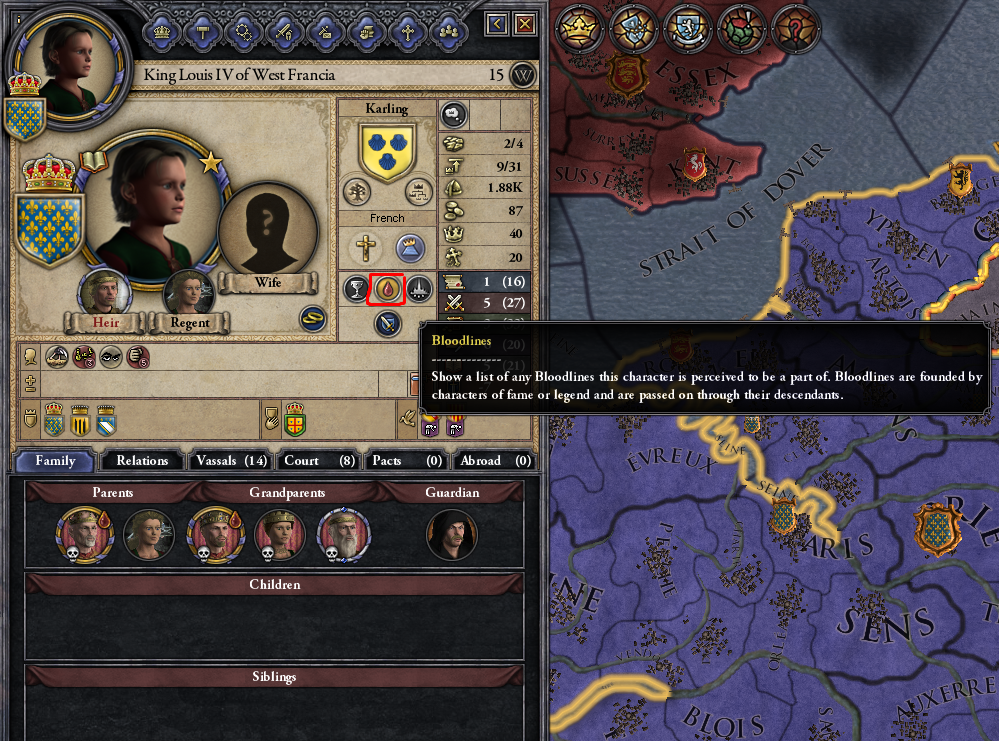This screenshot has width=999, height=741.
Task: Go back to previous character
Action: 497,23
